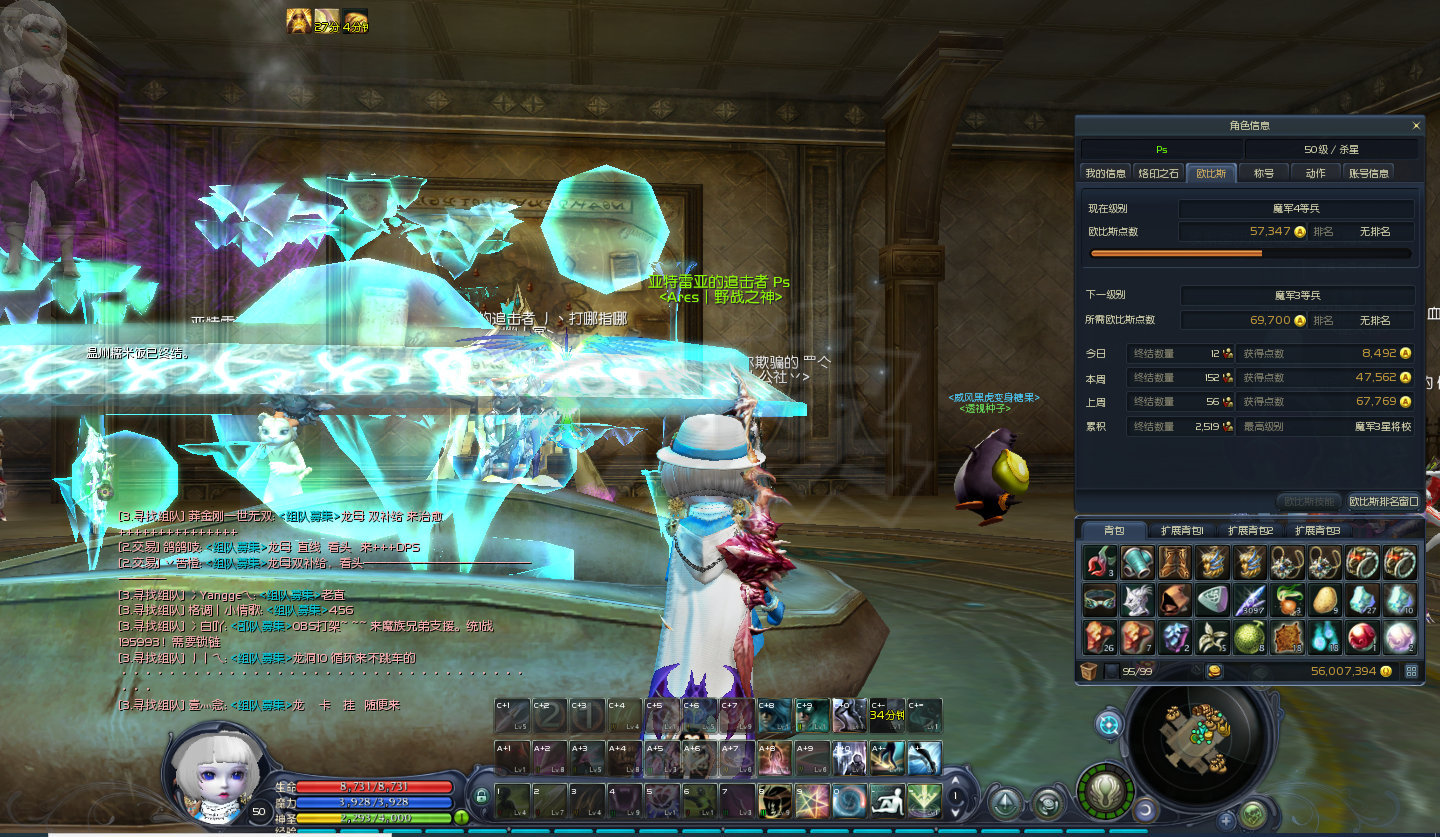Switch to the 动作 actions tab

click(x=1315, y=173)
